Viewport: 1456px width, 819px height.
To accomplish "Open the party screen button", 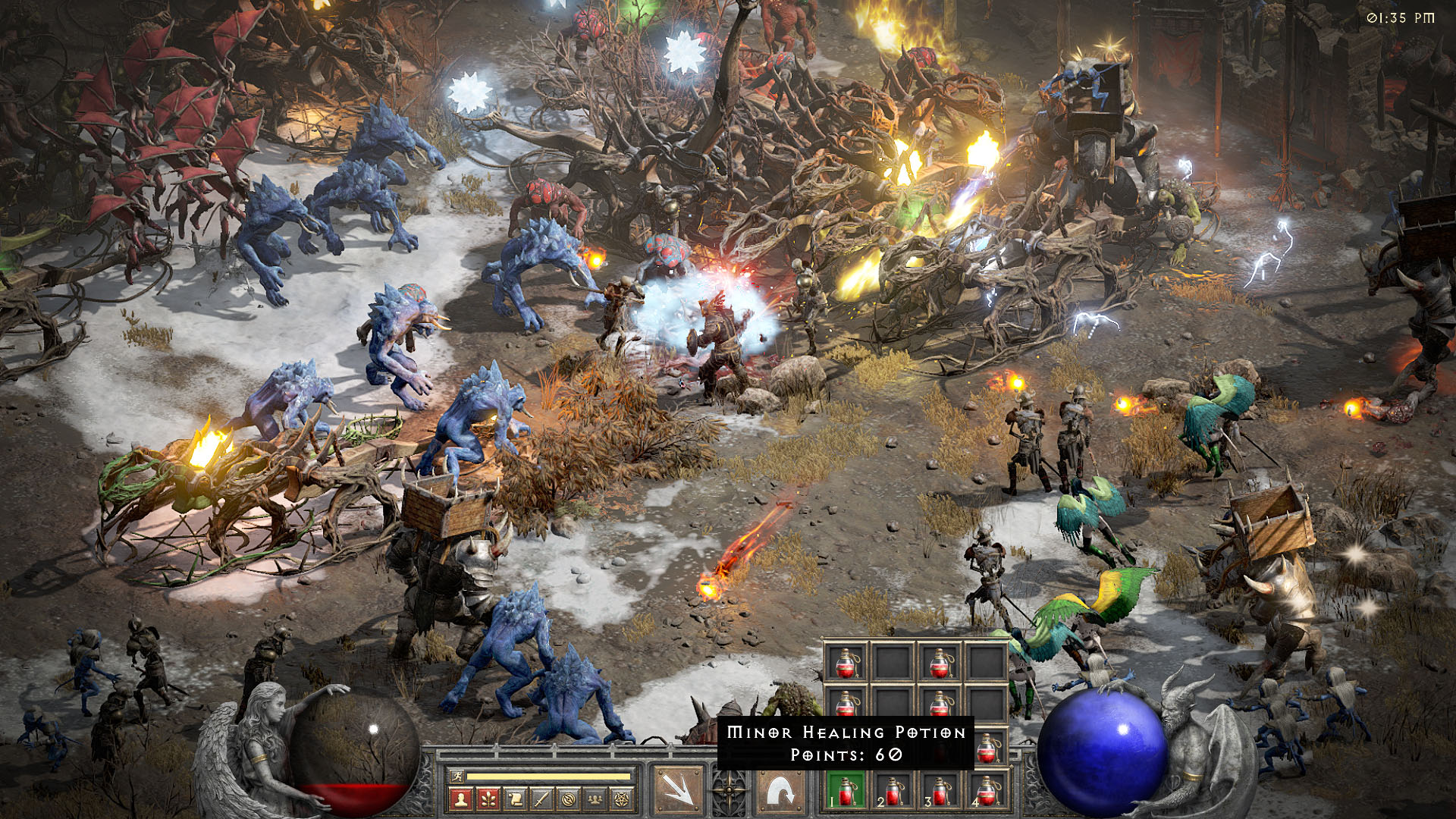I will (x=595, y=799).
